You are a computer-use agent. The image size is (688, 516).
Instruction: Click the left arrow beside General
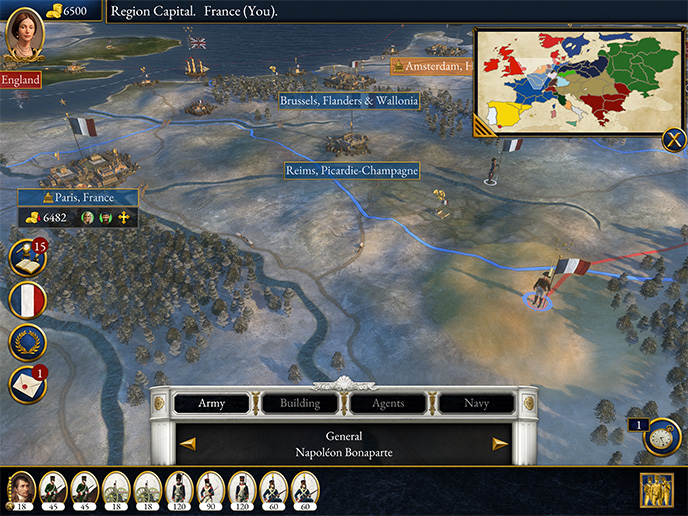(x=187, y=444)
